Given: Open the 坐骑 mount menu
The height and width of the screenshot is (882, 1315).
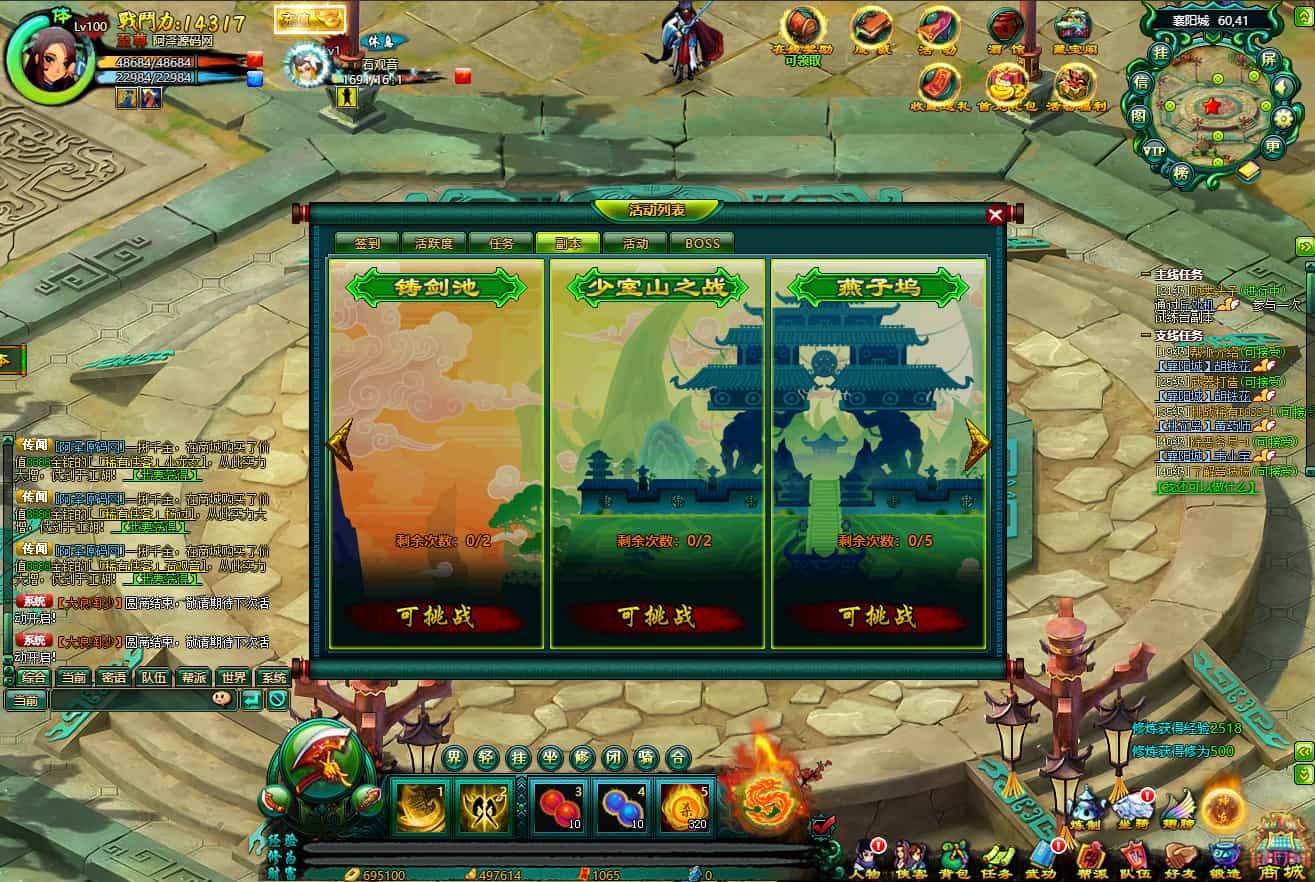Looking at the screenshot, I should (x=1132, y=810).
